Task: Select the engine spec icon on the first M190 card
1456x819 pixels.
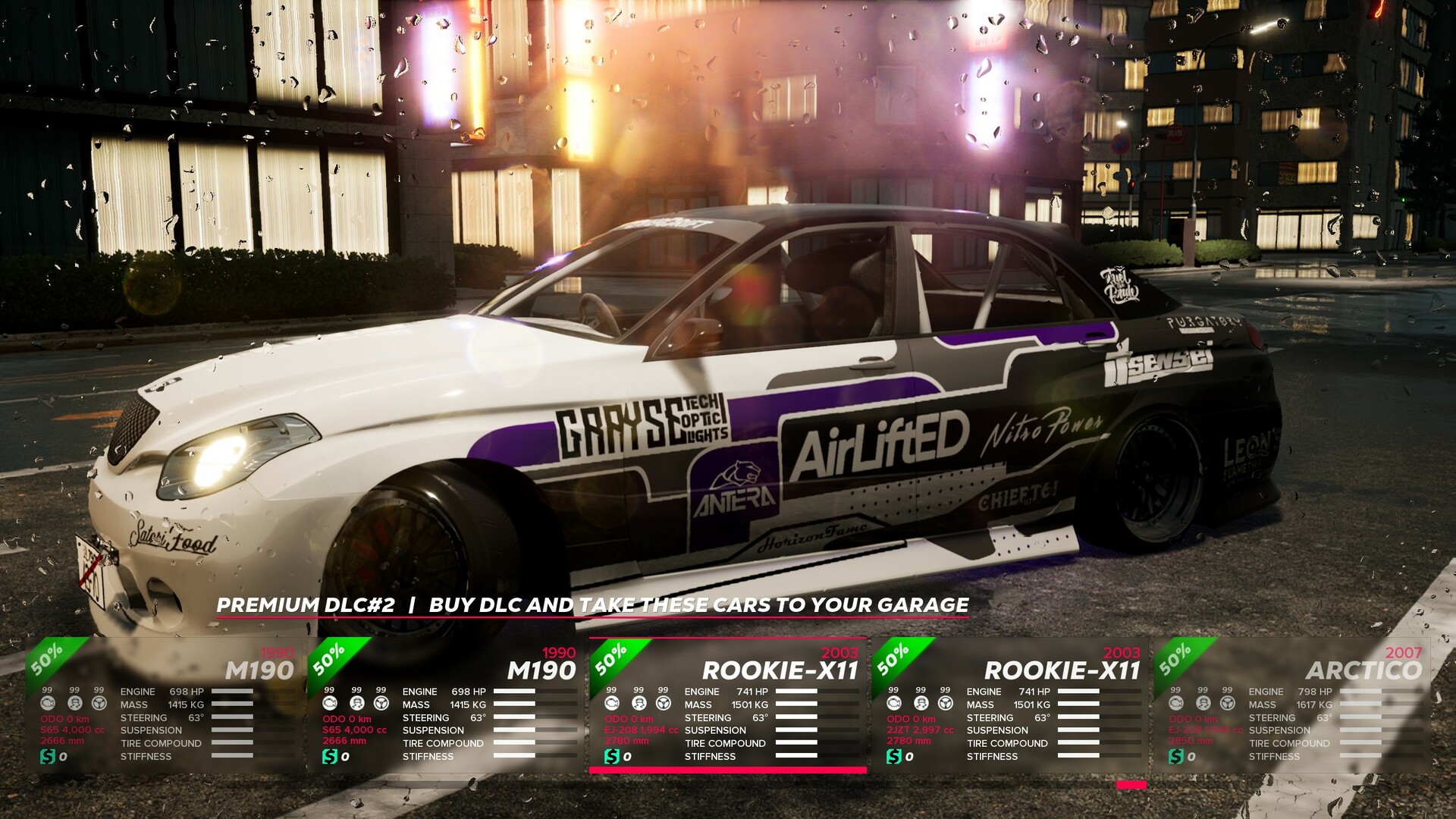Action: tap(48, 704)
